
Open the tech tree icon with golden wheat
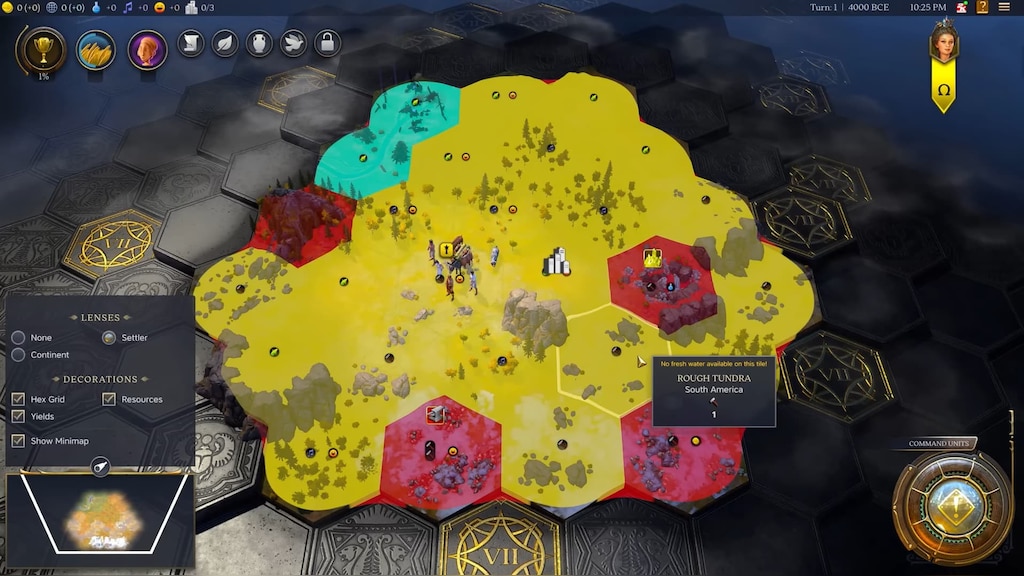click(x=96, y=50)
